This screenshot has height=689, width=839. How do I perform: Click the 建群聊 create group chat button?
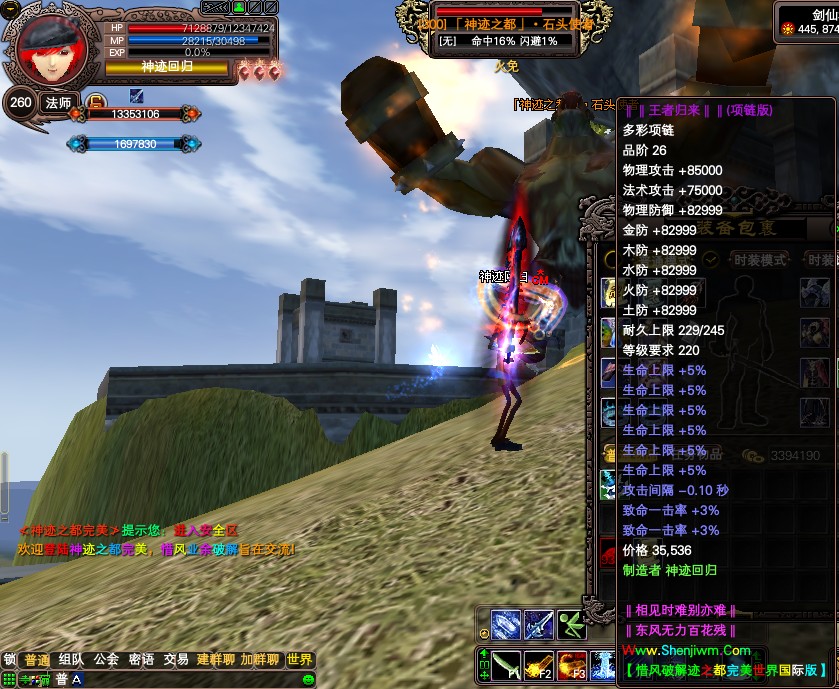coord(215,660)
